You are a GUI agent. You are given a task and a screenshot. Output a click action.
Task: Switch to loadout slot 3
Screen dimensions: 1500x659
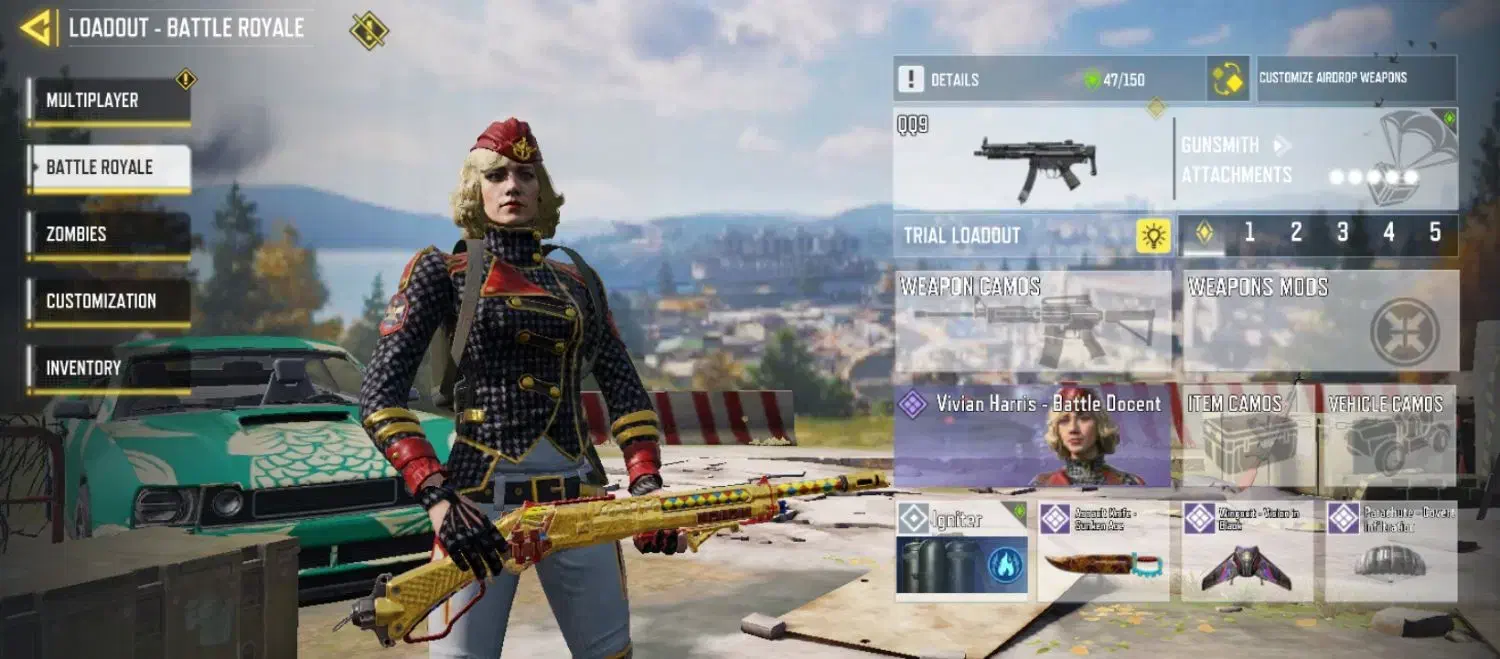pos(1342,234)
